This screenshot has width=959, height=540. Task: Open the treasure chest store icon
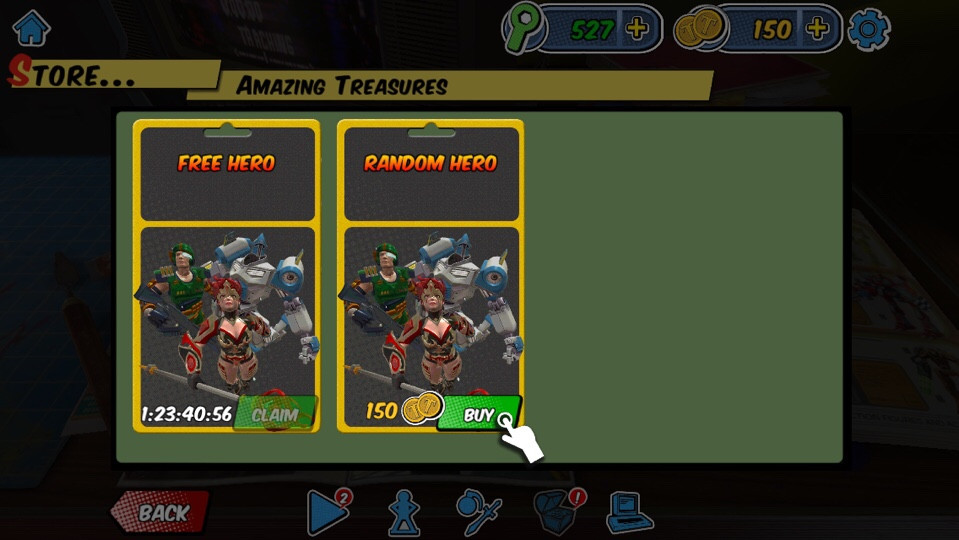click(x=556, y=513)
